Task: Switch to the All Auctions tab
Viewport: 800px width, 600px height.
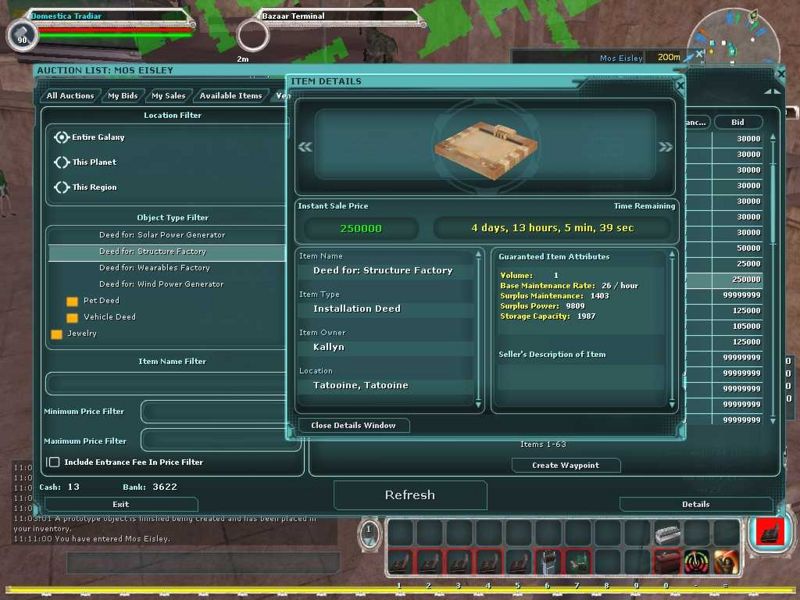Action: coord(71,96)
